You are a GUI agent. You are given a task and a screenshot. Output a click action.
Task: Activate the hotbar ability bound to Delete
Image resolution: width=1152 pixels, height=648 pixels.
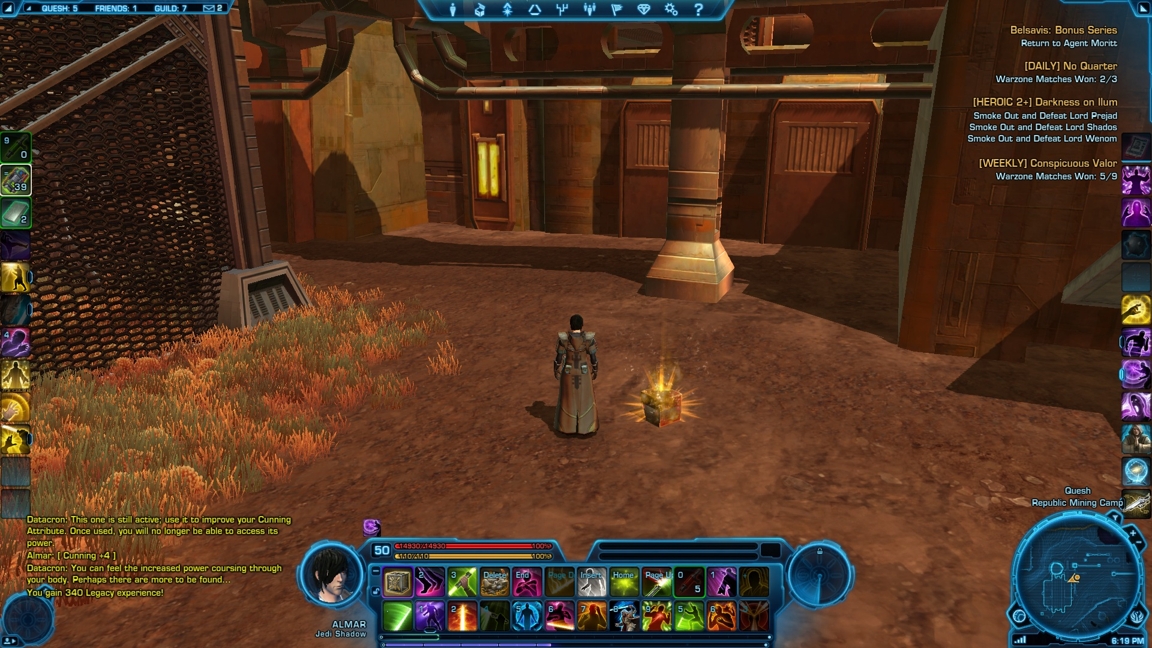495,582
